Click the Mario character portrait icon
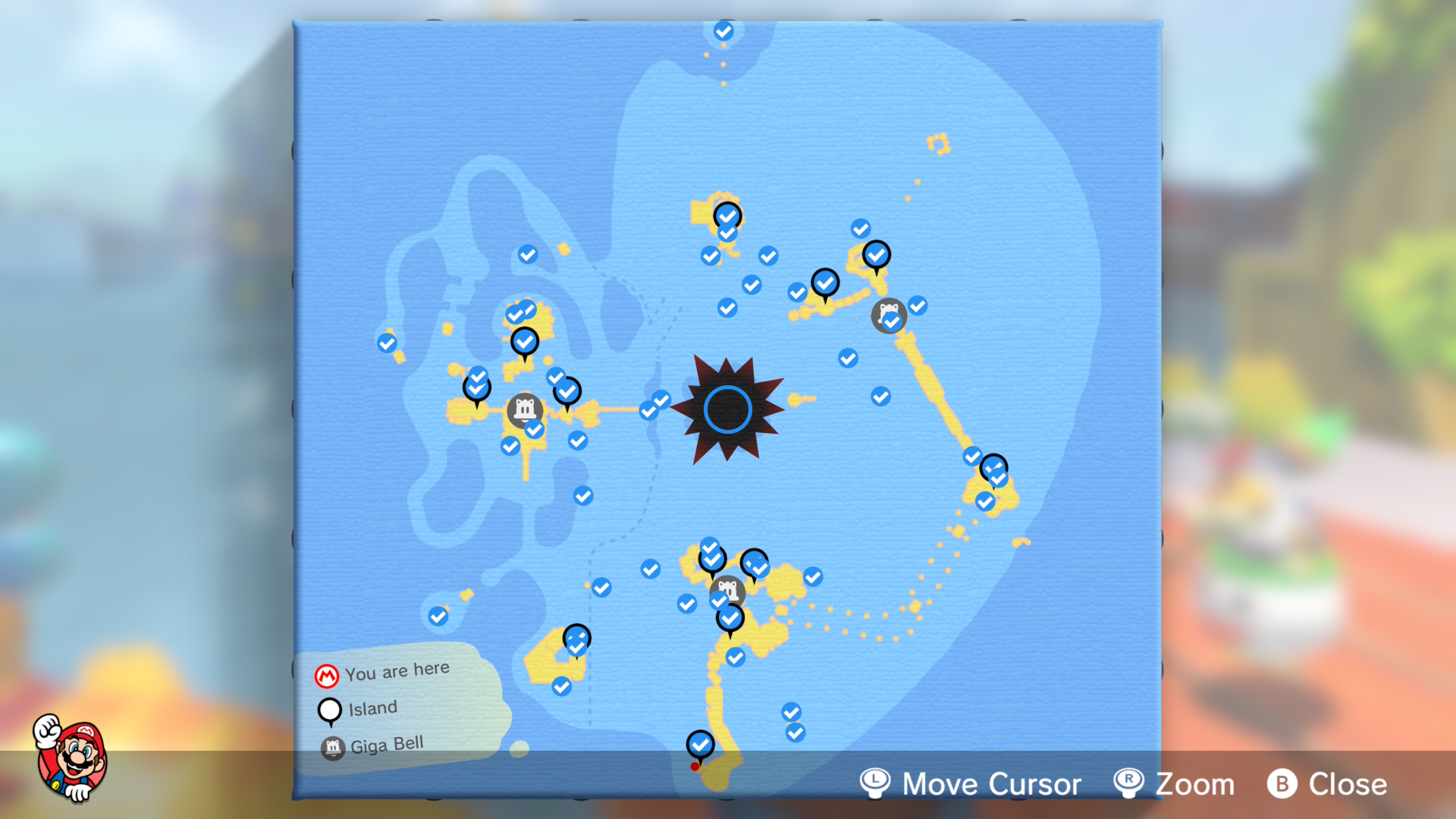The width and height of the screenshot is (1456, 819). point(71,758)
